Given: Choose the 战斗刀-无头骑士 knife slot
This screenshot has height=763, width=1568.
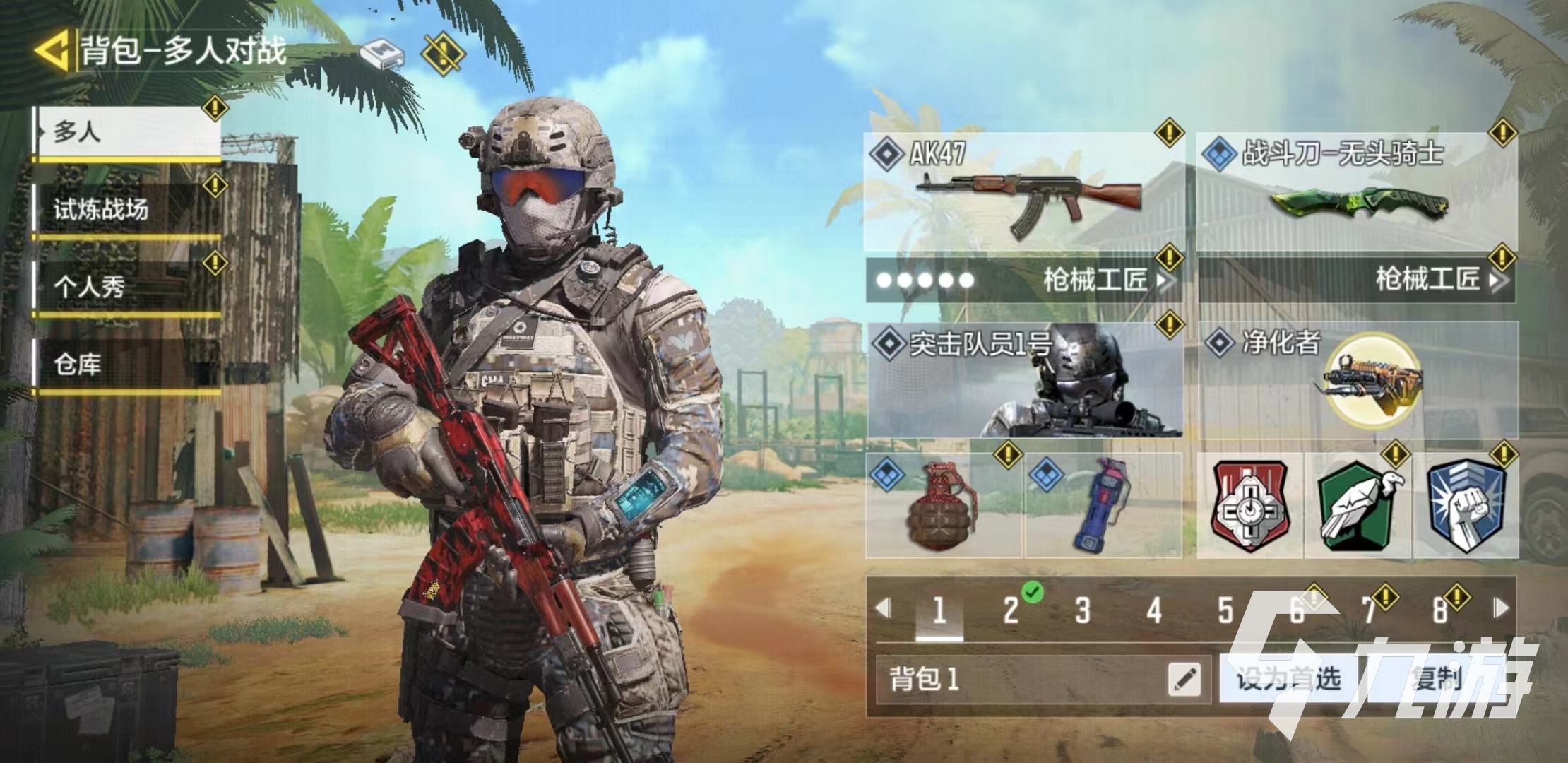Looking at the screenshot, I should [x=1357, y=191].
